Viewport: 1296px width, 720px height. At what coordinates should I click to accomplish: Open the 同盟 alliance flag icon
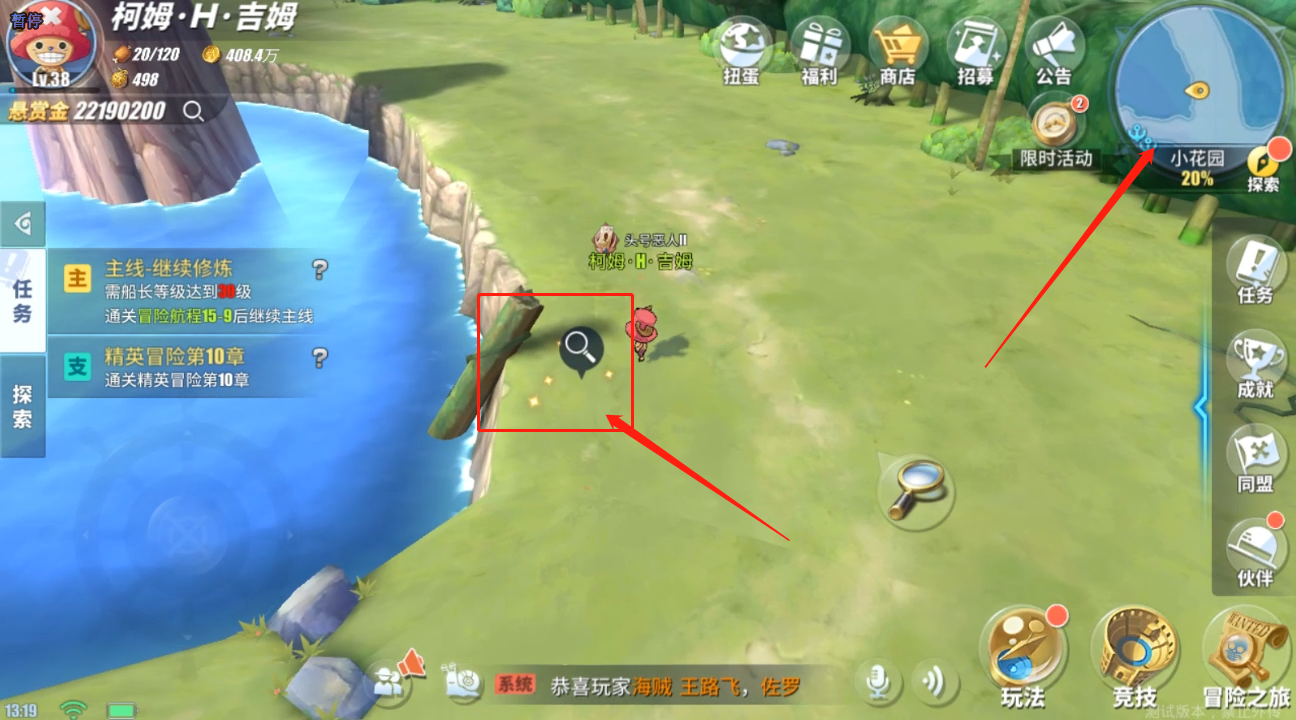[1255, 456]
